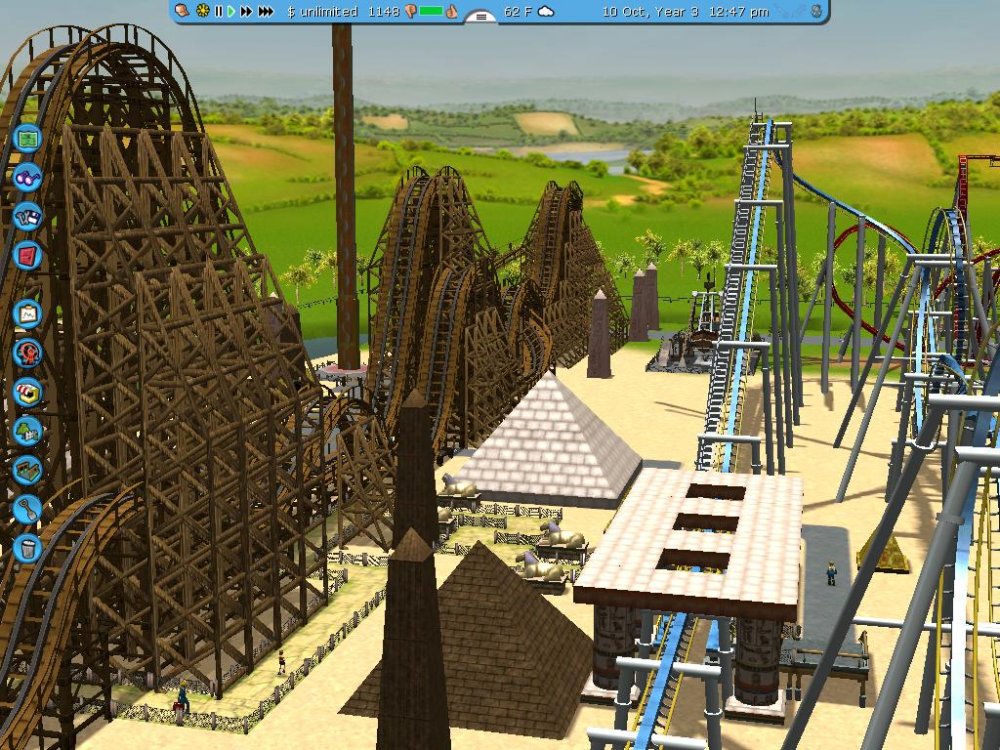Open the park rating thumbs meter
Image resolution: width=1000 pixels, height=750 pixels.
[431, 11]
